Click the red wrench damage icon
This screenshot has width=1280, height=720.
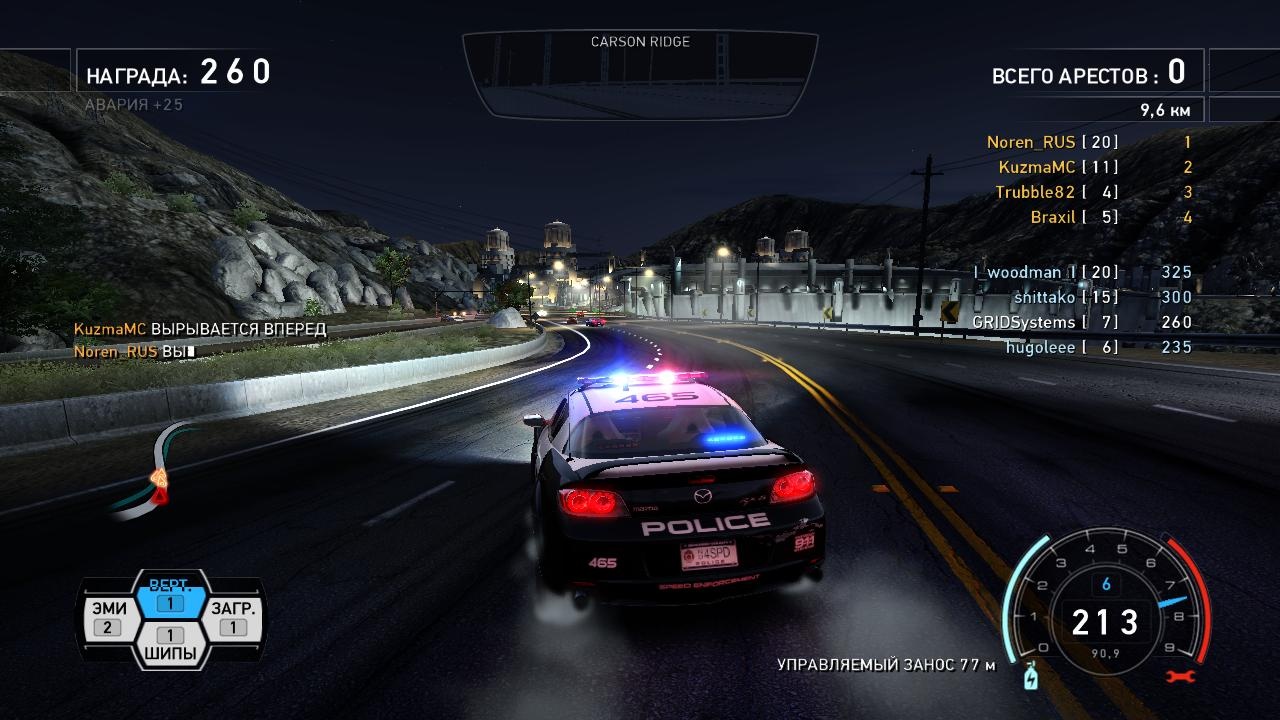(1180, 677)
